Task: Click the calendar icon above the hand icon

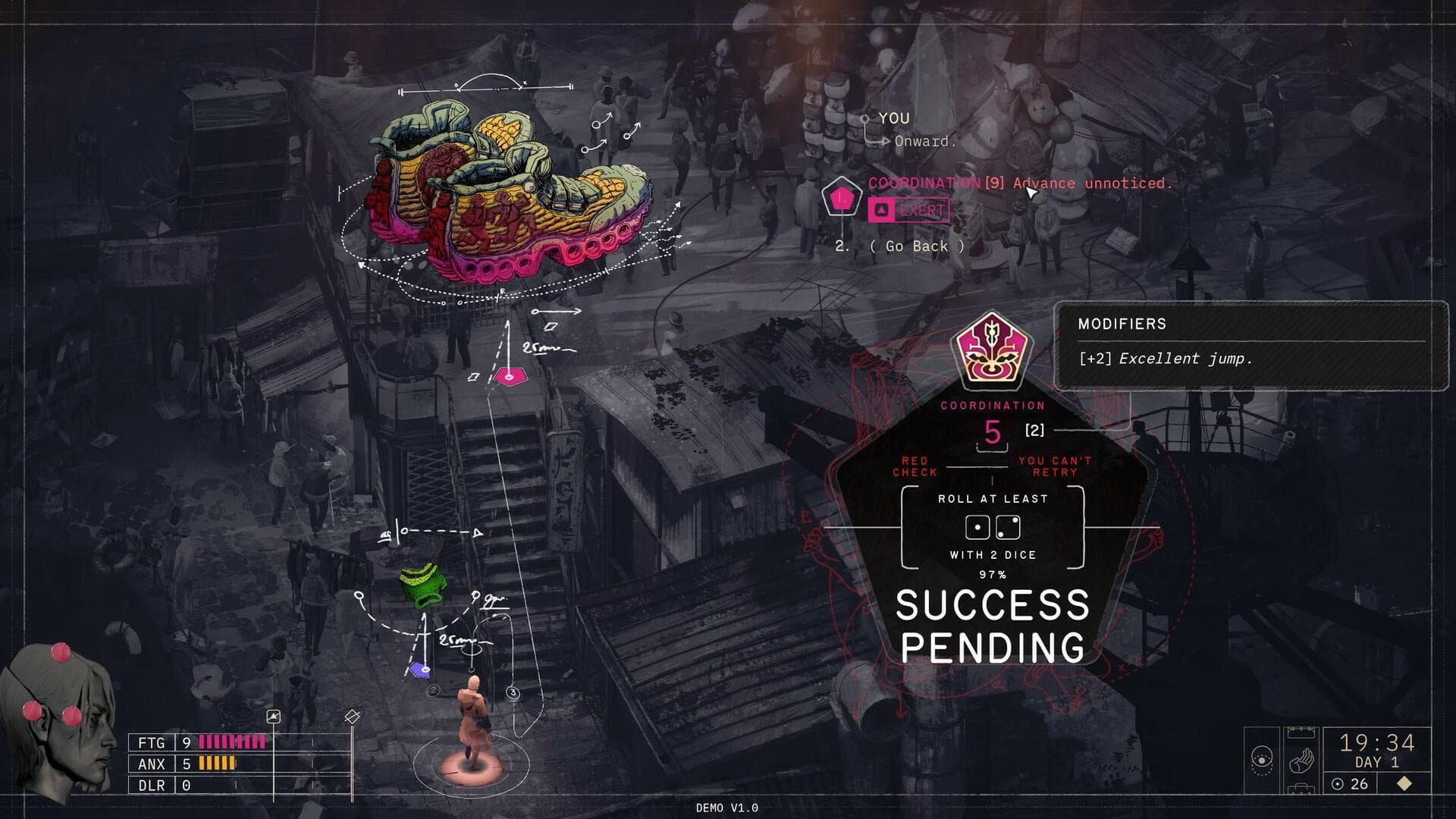Action: pyautogui.click(x=1301, y=731)
